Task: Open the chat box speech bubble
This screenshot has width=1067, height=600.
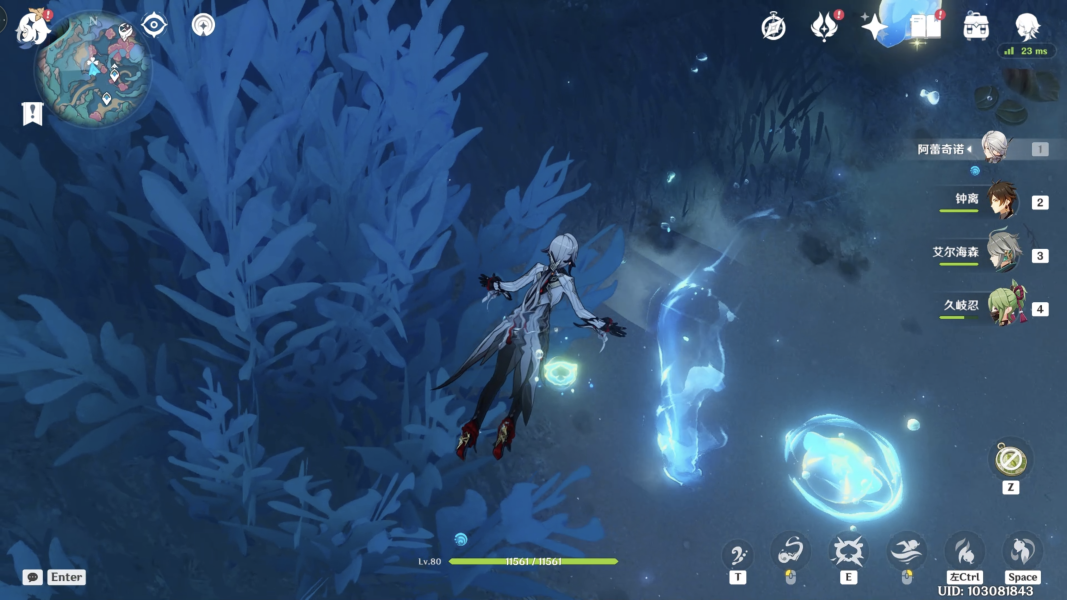Action: coord(33,577)
